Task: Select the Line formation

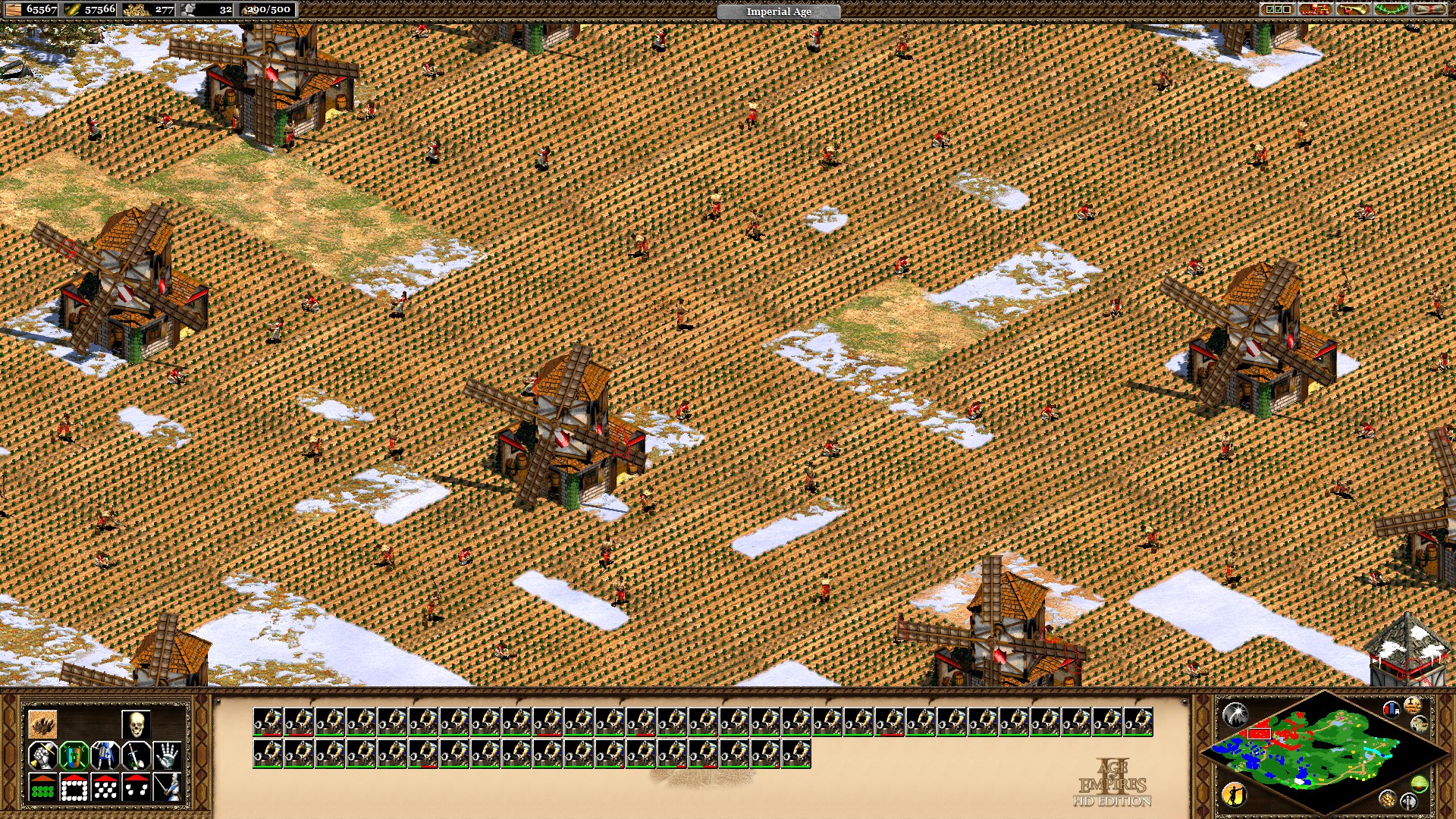Action: [43, 787]
